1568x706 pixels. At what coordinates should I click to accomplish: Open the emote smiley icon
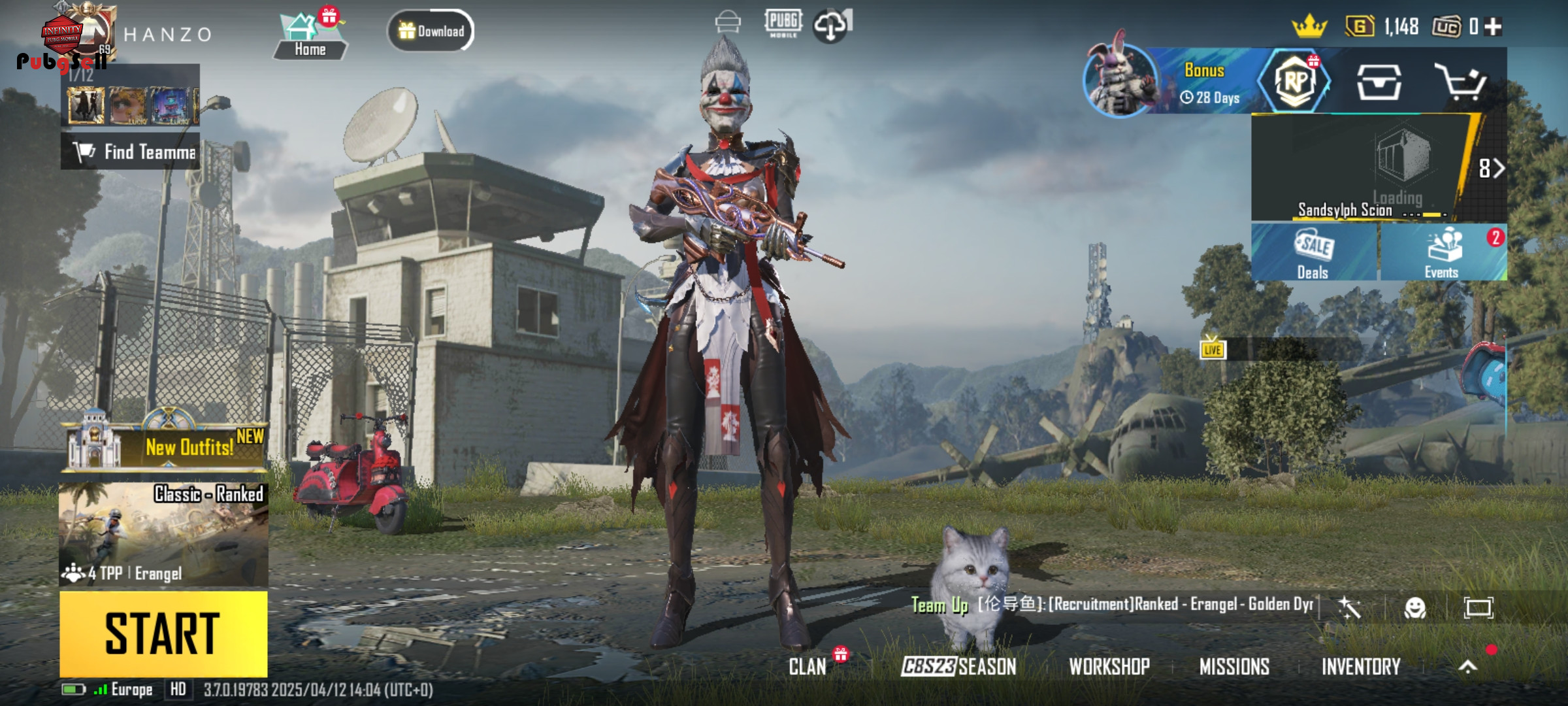tap(1415, 608)
